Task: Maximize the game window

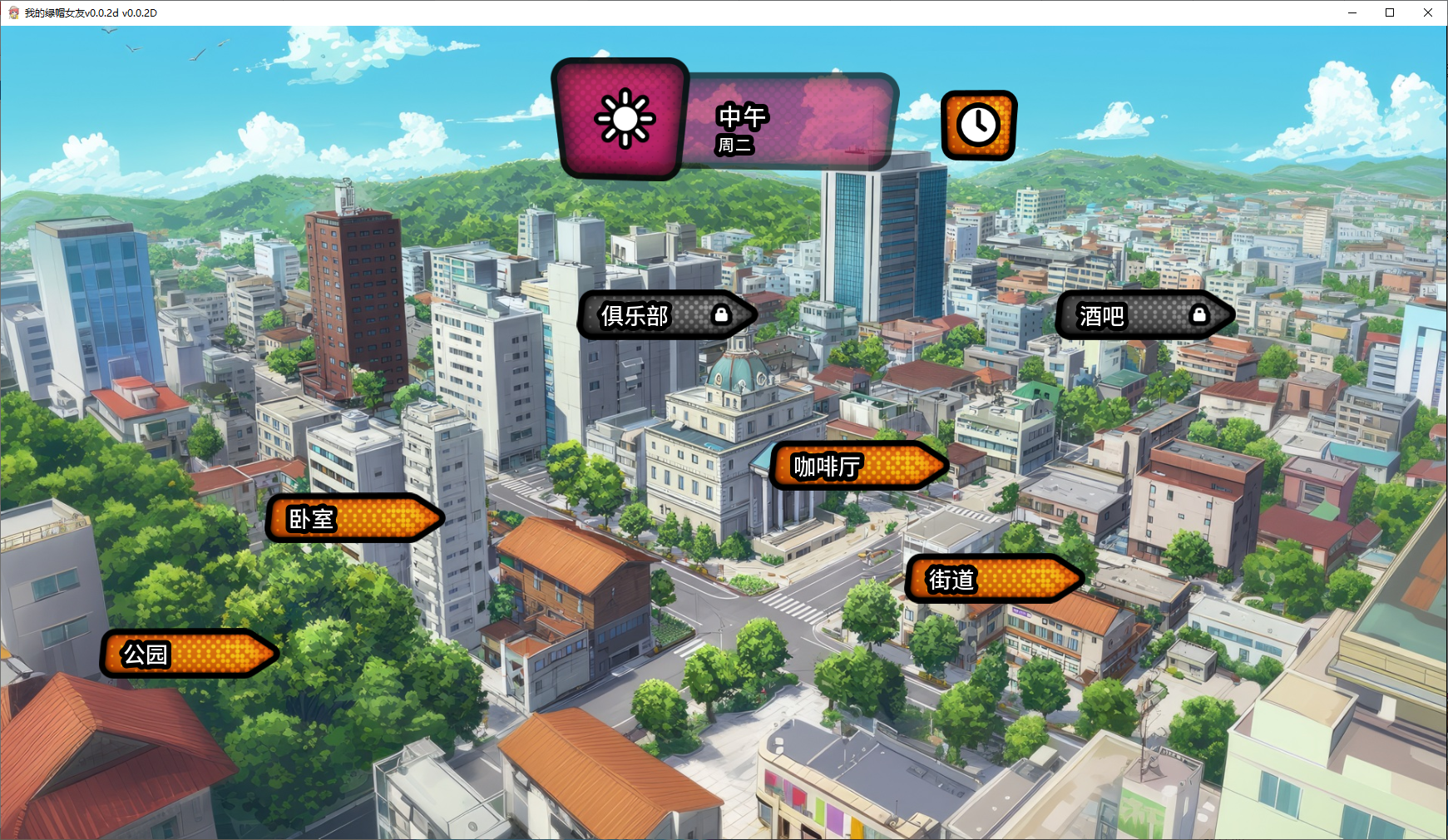Action: pyautogui.click(x=1390, y=12)
